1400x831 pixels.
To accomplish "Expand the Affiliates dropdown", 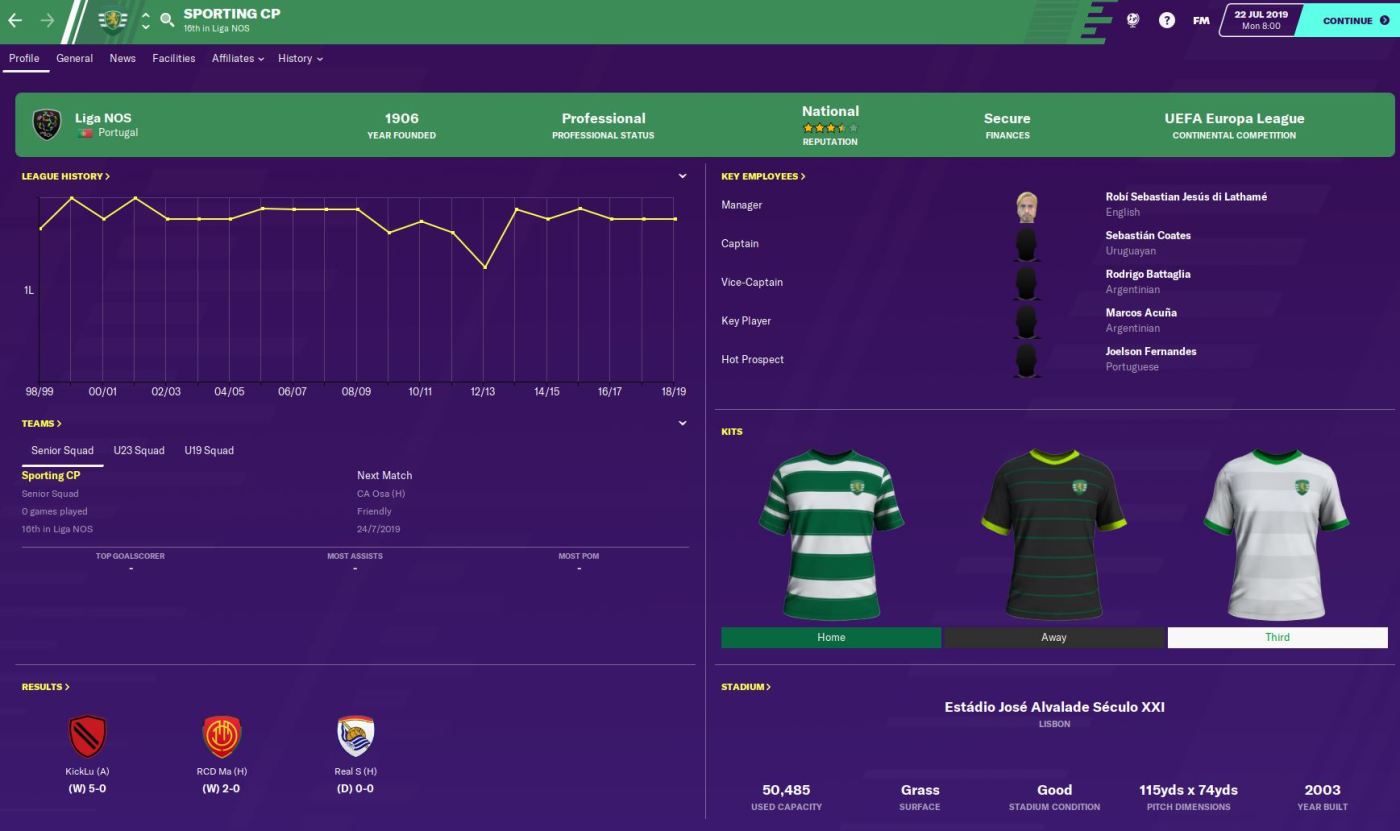I will click(237, 58).
